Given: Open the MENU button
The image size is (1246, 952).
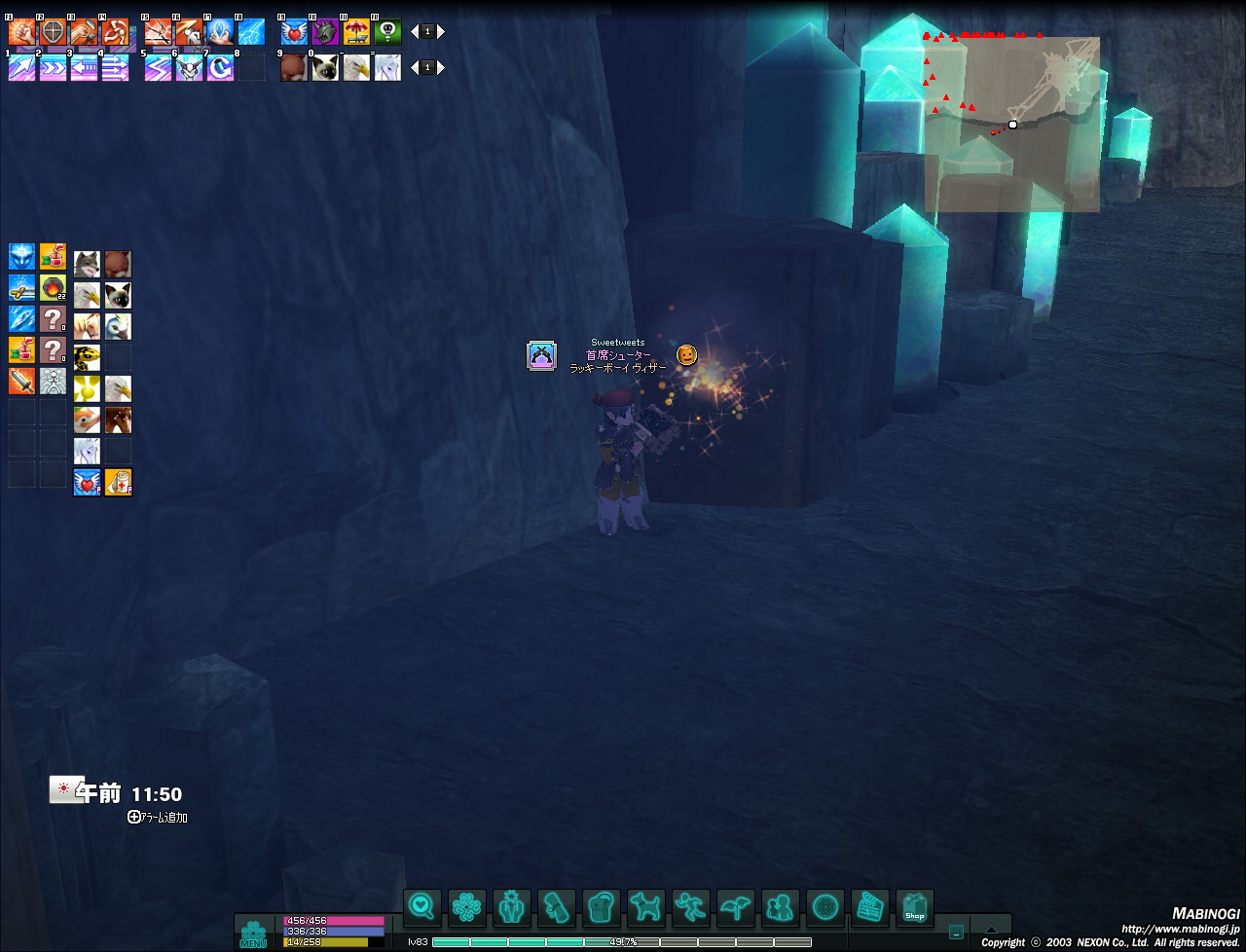Looking at the screenshot, I should tap(253, 933).
